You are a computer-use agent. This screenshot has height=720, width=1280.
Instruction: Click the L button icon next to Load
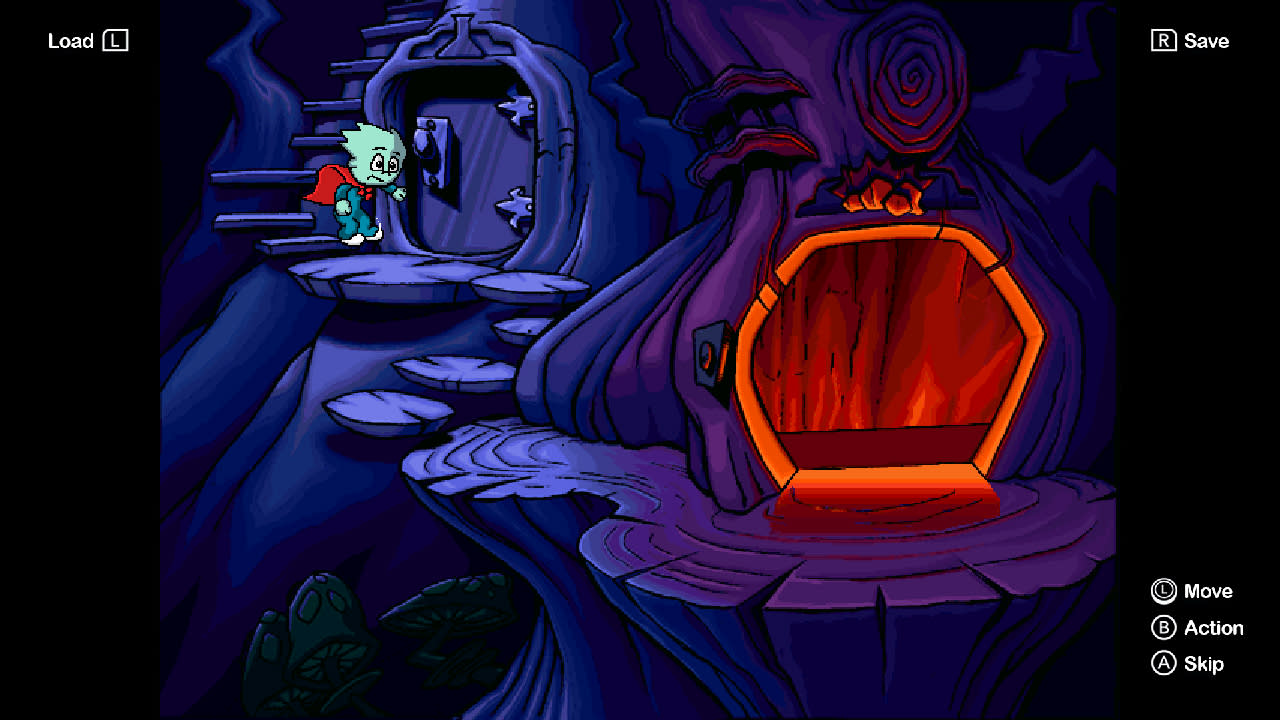(117, 41)
